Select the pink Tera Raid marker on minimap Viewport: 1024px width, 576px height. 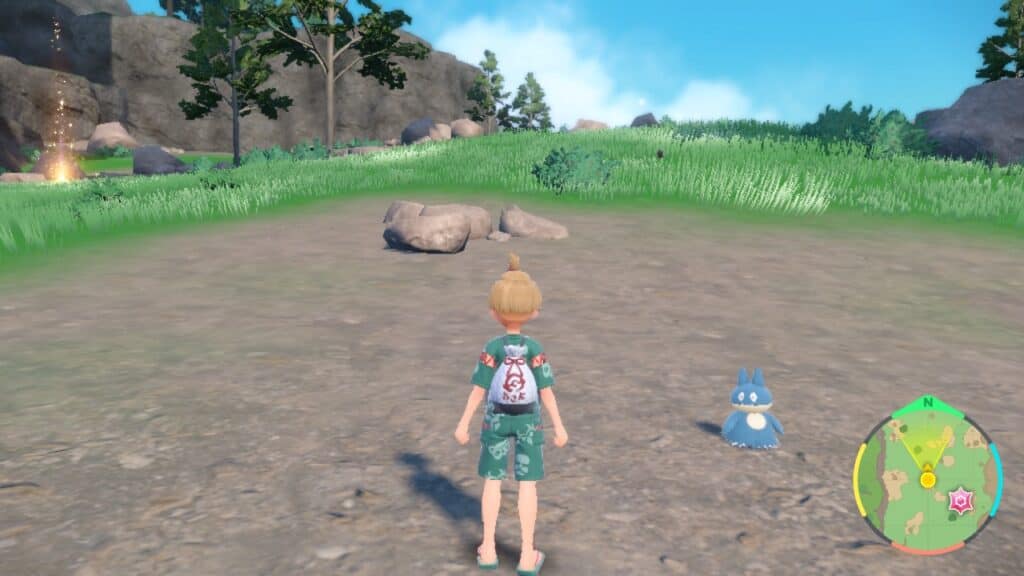[961, 501]
